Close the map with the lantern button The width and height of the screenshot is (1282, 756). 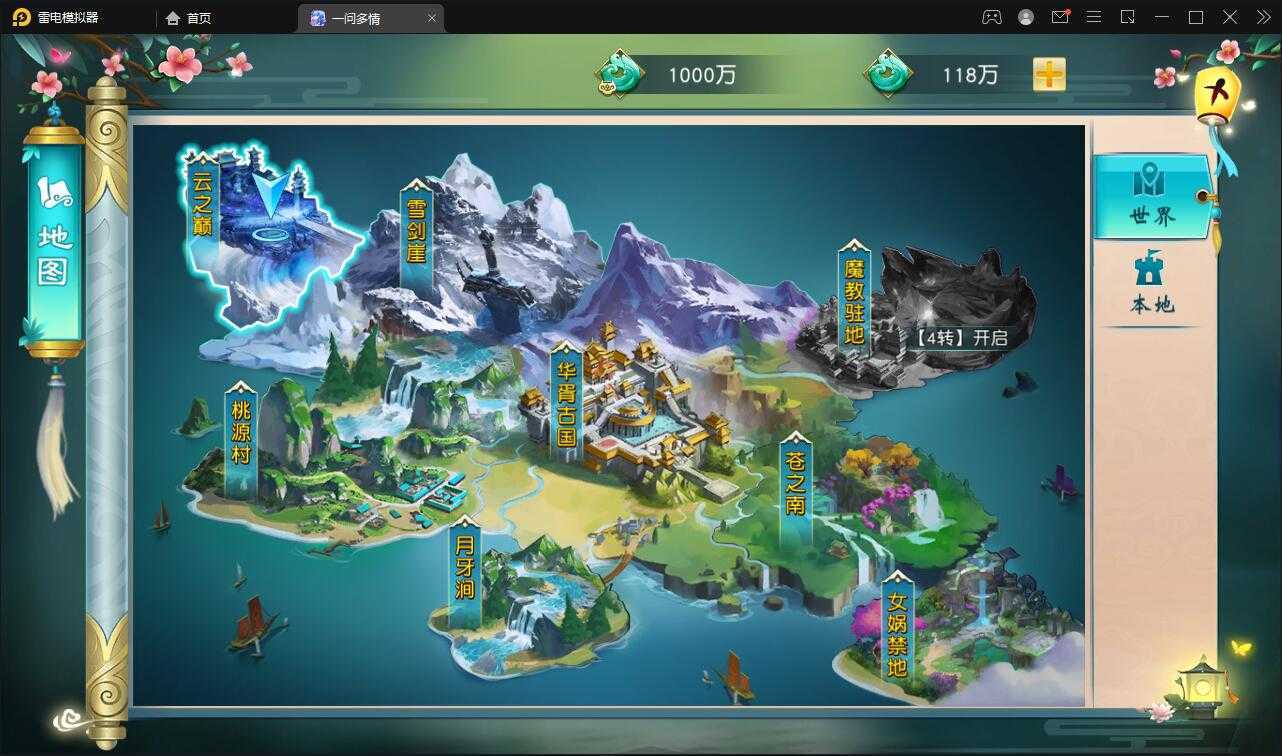[1217, 97]
